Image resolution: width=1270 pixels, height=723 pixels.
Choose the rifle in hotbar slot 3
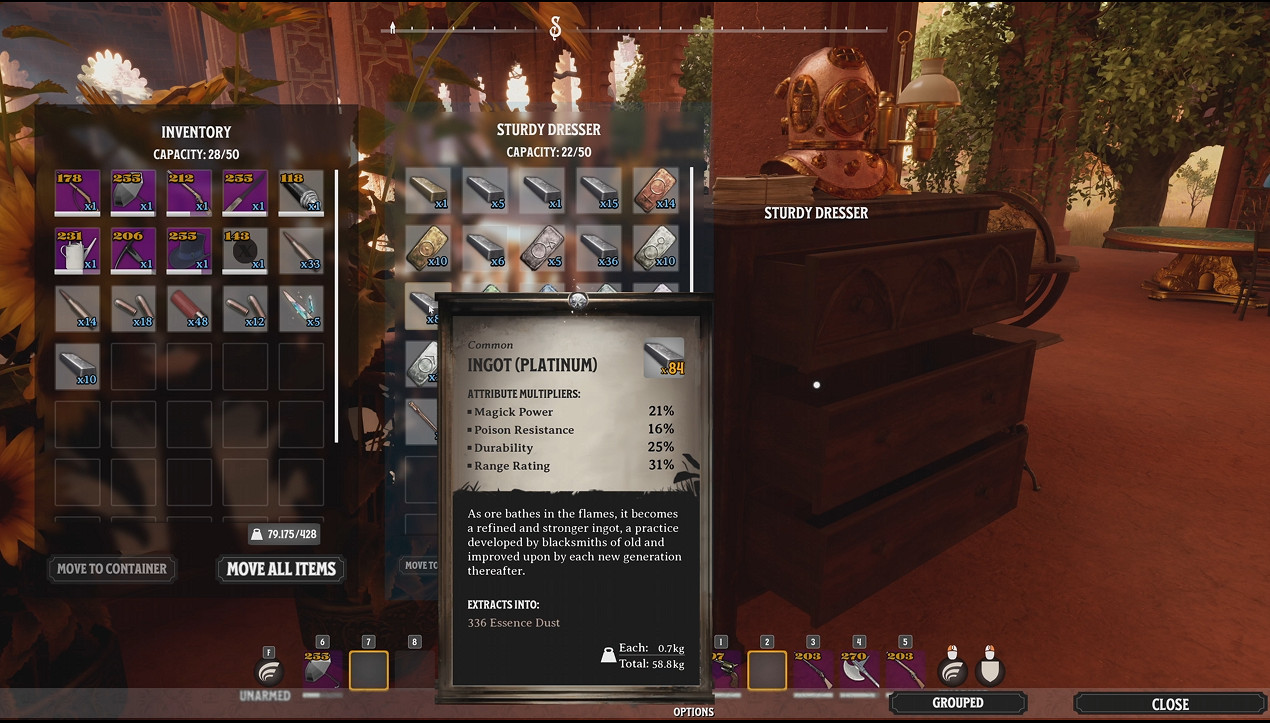[x=813, y=669]
